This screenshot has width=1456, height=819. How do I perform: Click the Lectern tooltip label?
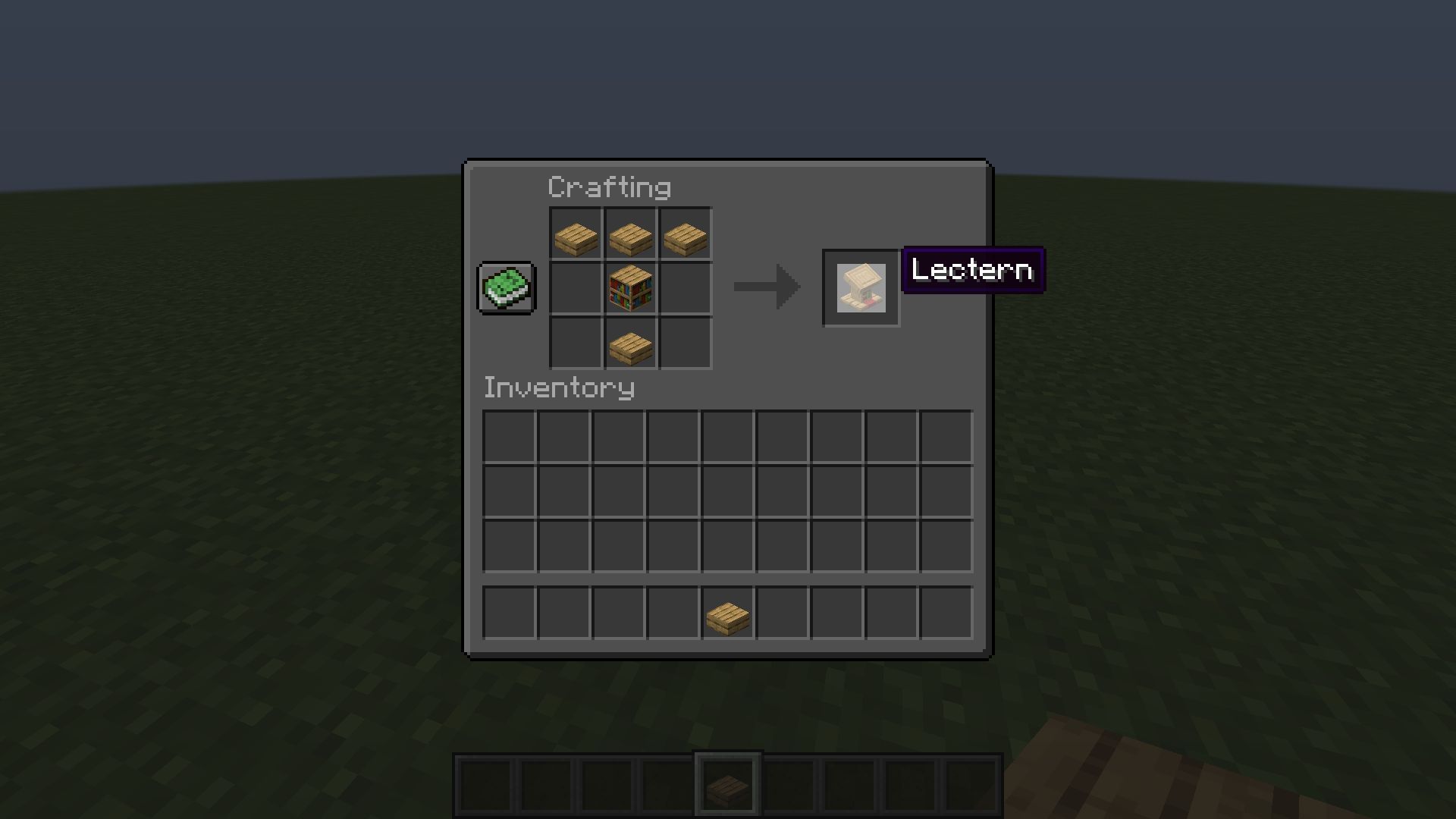point(973,270)
